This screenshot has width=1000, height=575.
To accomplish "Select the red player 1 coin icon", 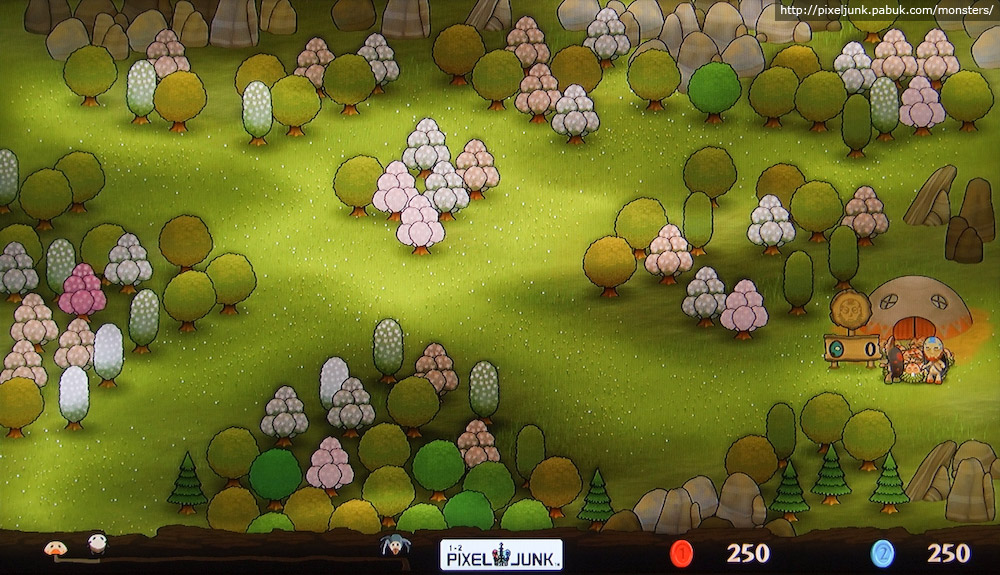I will (x=682, y=553).
